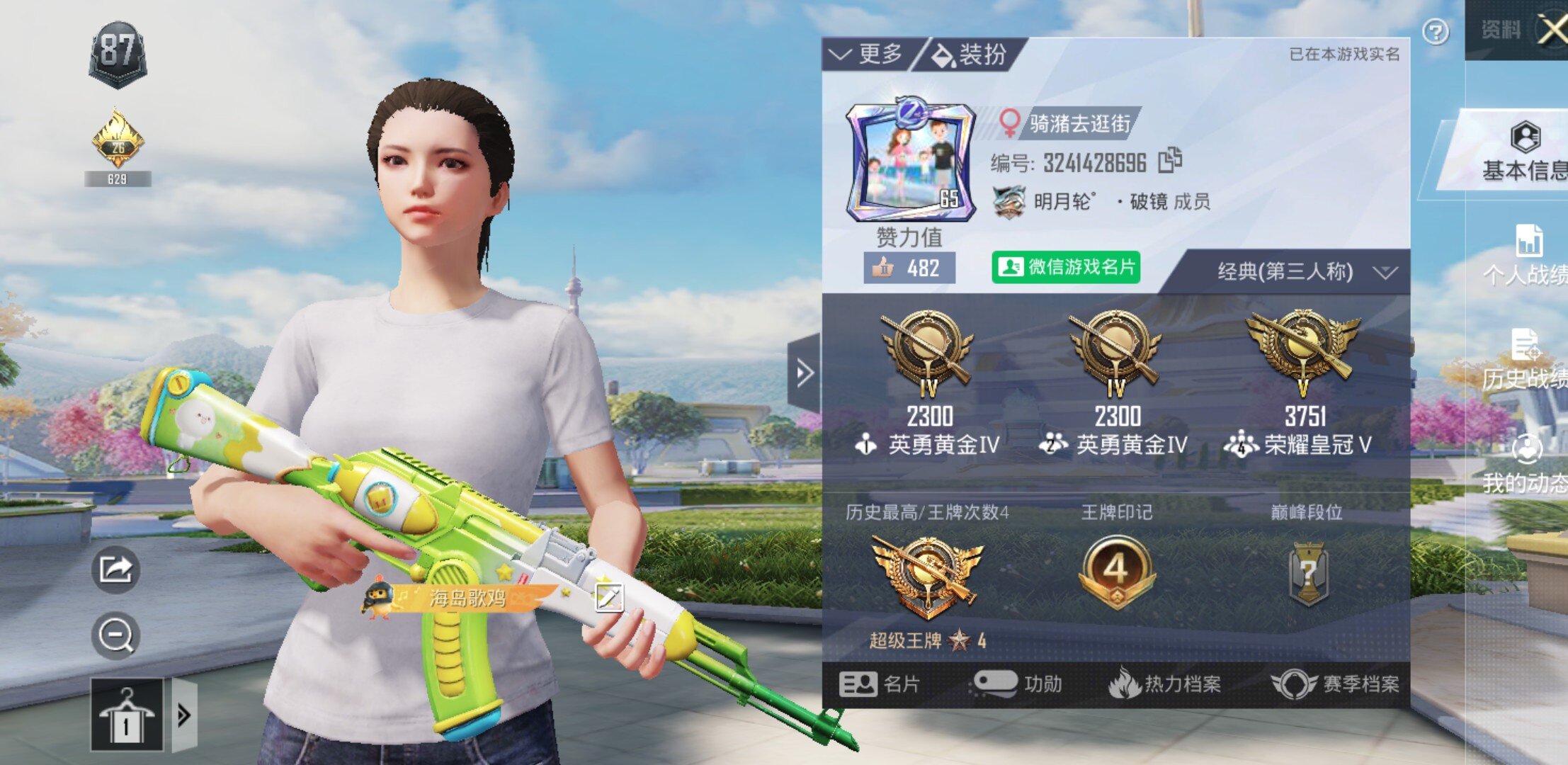The height and width of the screenshot is (765, 1568).
Task: Click the share arrow icon
Action: (x=115, y=569)
